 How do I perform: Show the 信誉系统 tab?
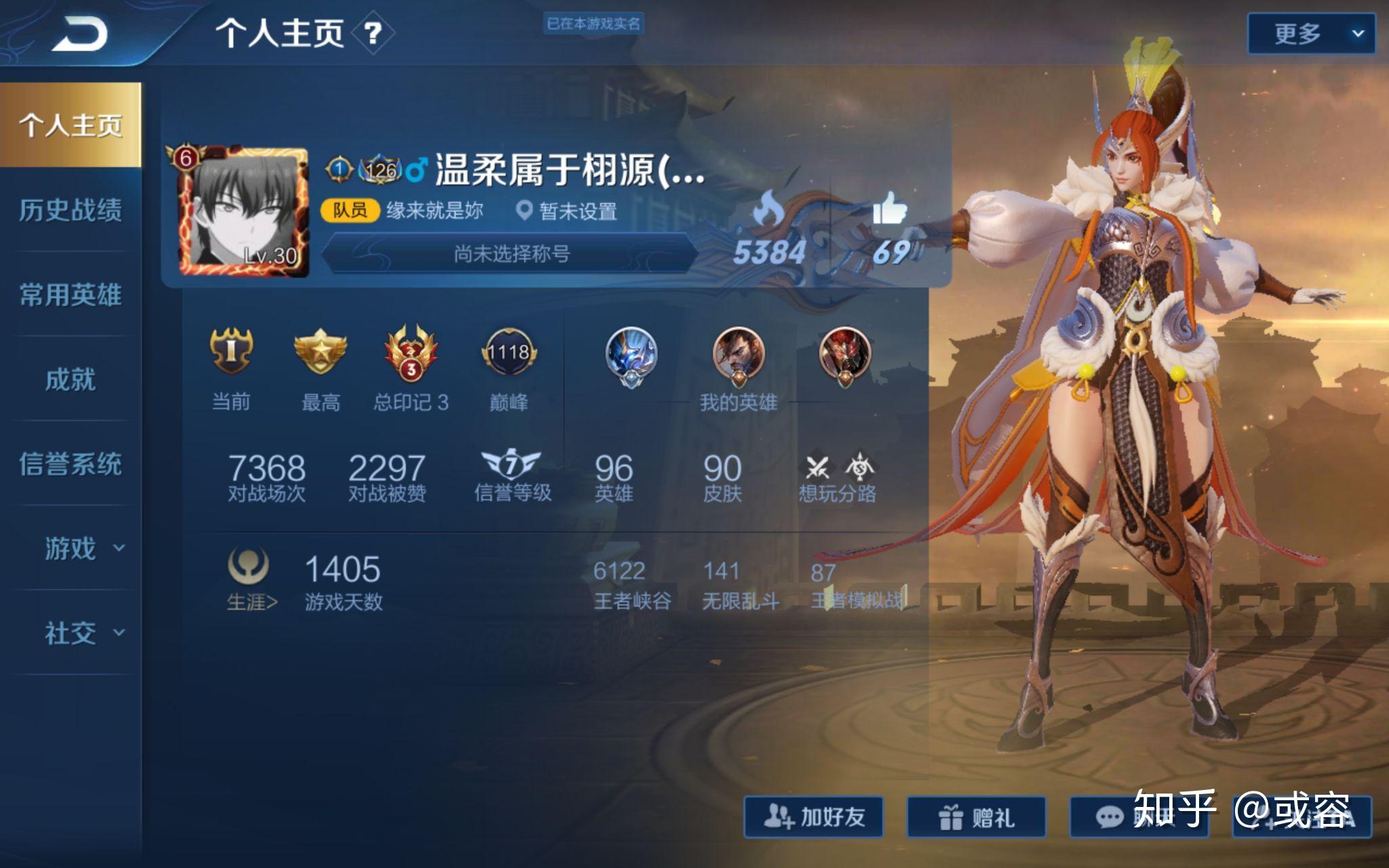[71, 465]
